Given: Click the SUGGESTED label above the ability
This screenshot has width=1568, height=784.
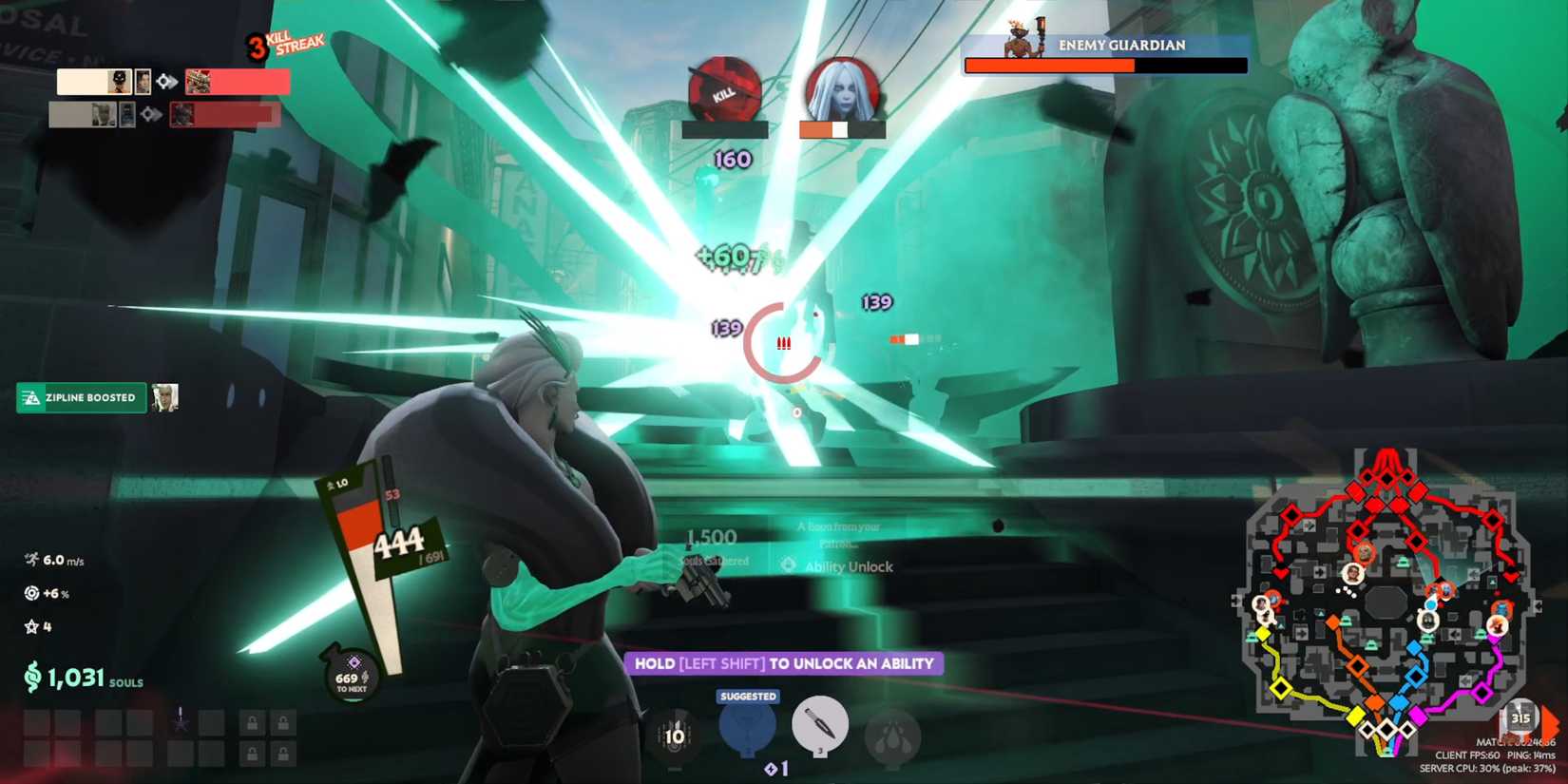Looking at the screenshot, I should click(x=747, y=696).
